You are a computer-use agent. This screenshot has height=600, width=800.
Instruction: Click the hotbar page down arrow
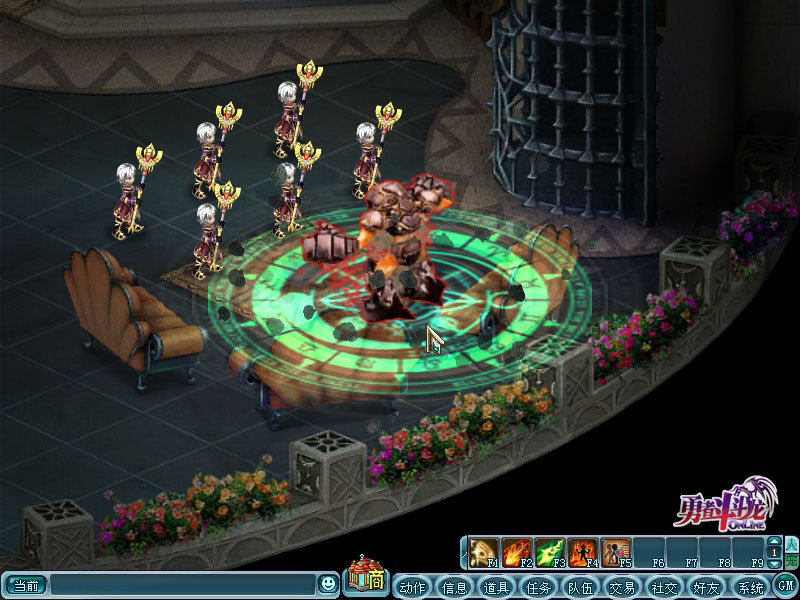click(x=773, y=563)
